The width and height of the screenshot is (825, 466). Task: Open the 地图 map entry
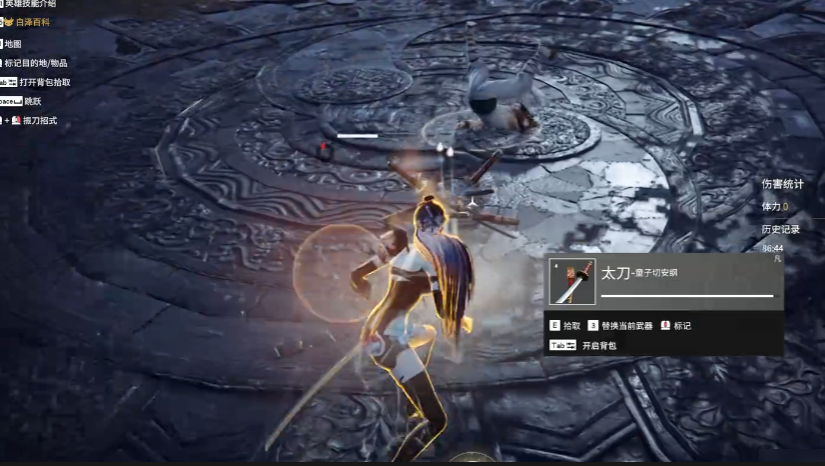[x=13, y=44]
